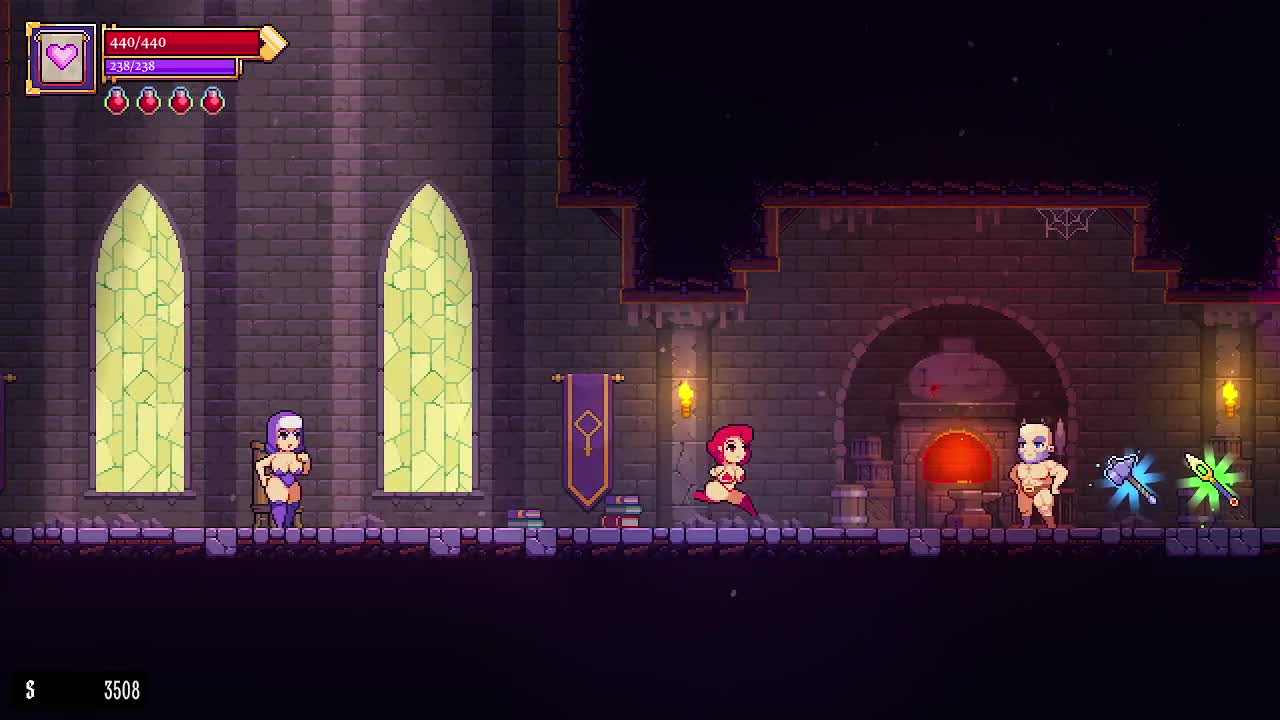
Task: Click the pink heart portrait icon
Action: 62,58
